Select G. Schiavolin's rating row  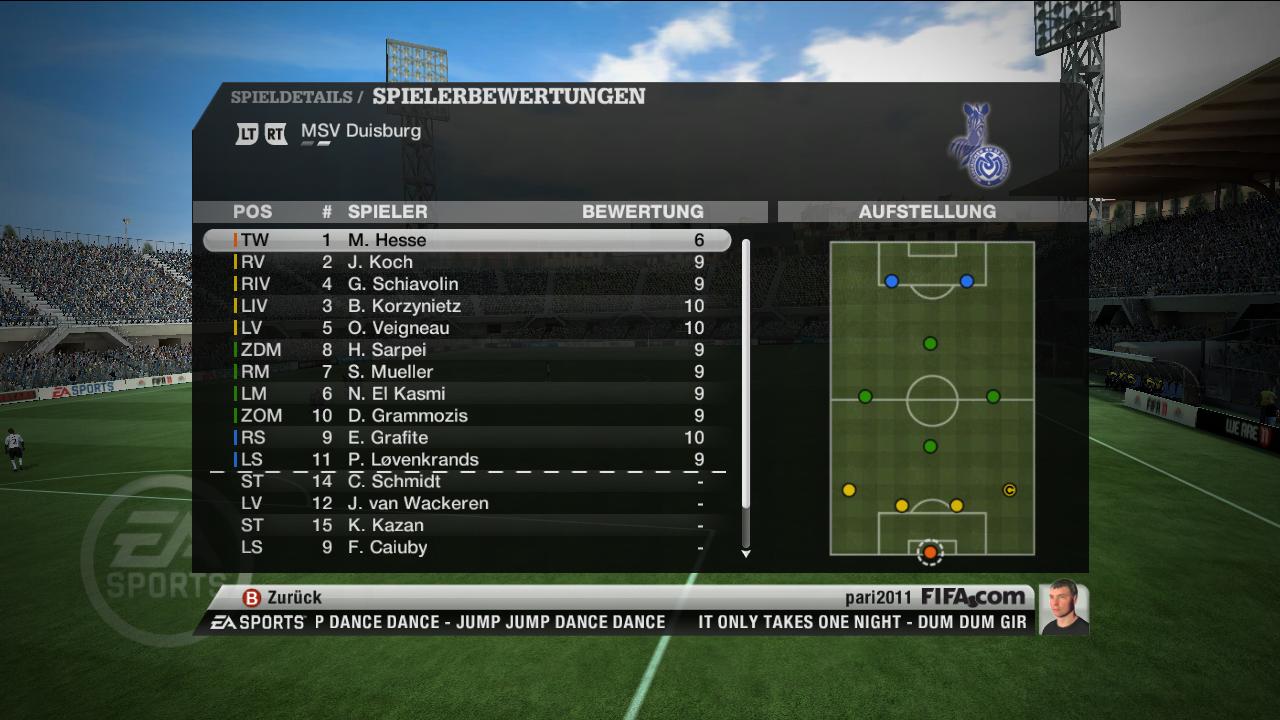point(467,284)
